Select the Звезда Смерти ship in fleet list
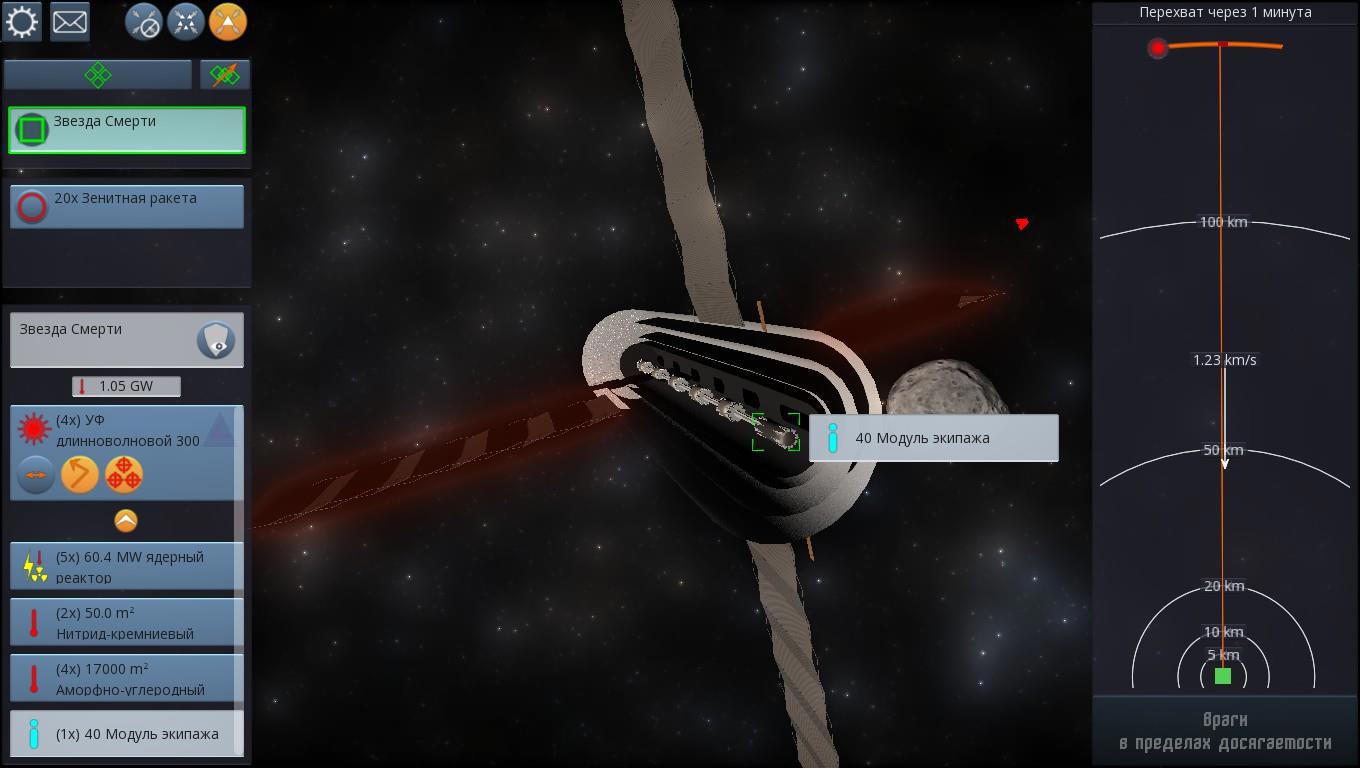Image resolution: width=1360 pixels, height=768 pixels. 127,130
